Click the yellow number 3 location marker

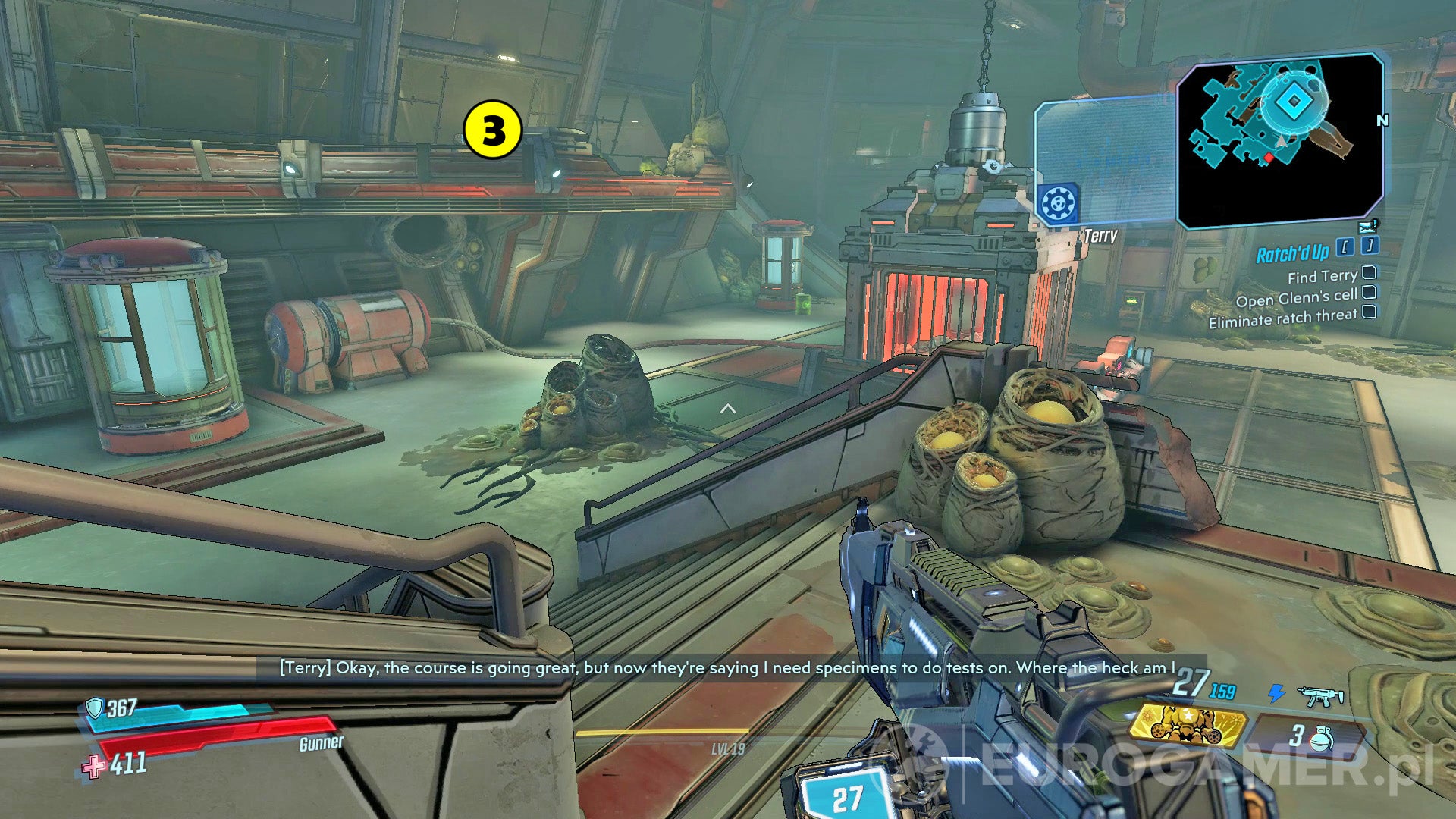[491, 129]
